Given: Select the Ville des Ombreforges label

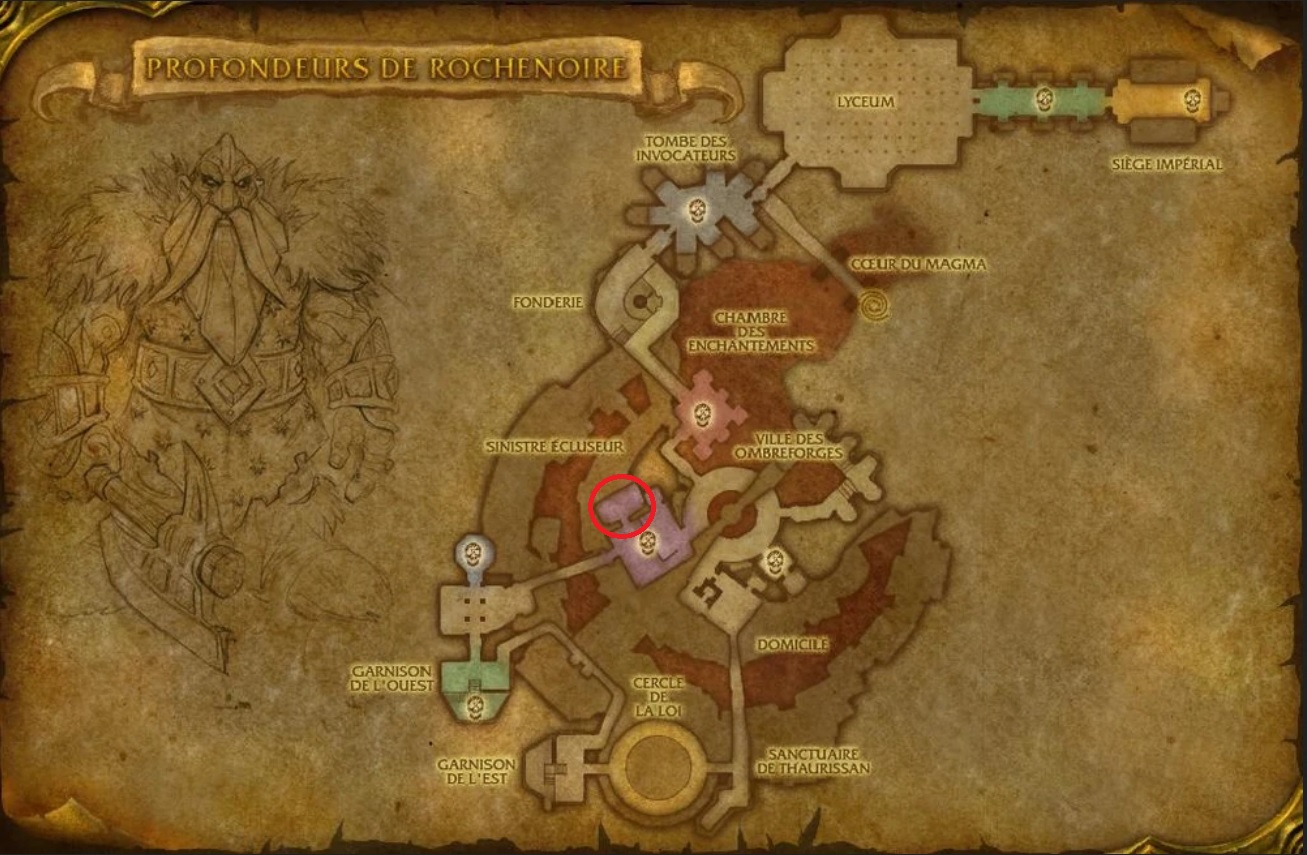Looking at the screenshot, I should point(790,447).
